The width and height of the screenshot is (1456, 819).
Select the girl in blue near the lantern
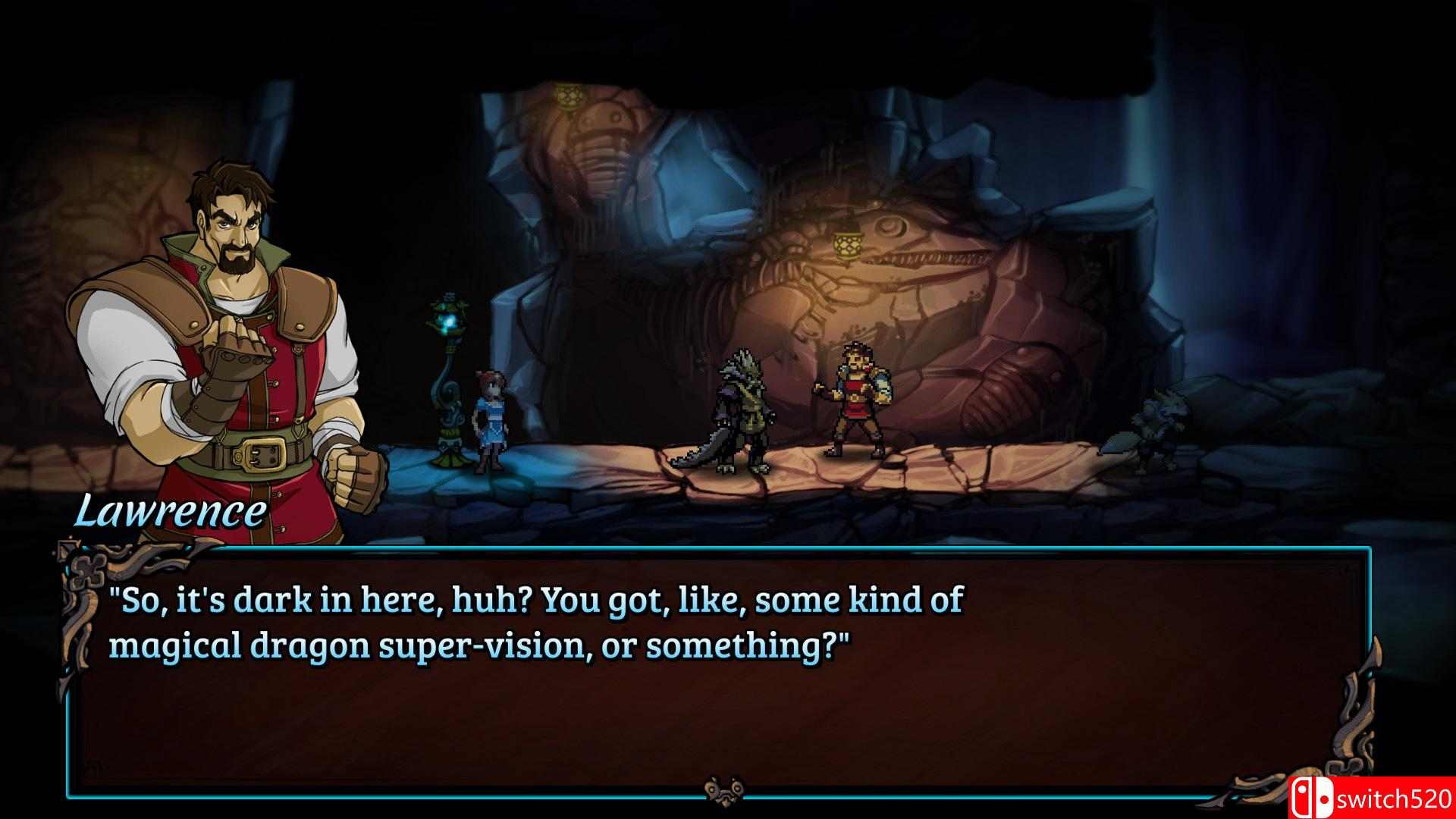(x=491, y=421)
